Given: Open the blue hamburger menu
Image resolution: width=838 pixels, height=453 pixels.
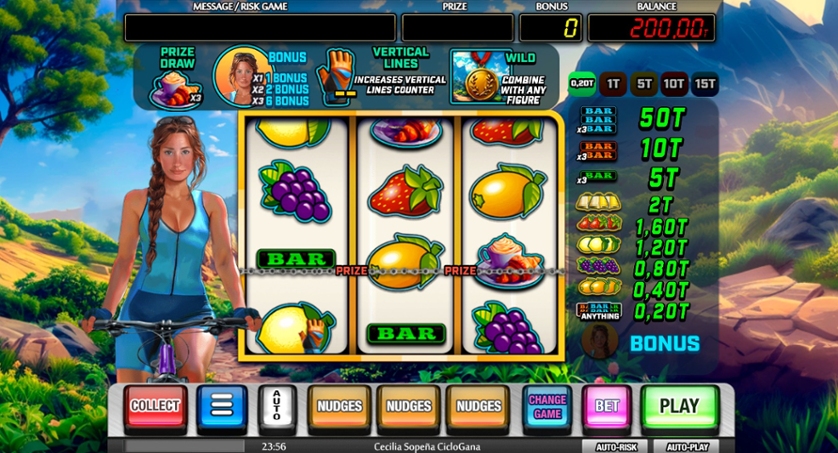Looking at the screenshot, I should tap(221, 407).
